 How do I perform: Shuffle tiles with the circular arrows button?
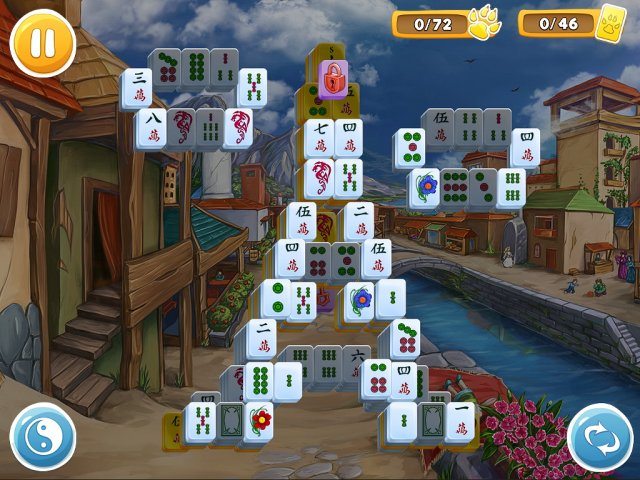[600, 437]
